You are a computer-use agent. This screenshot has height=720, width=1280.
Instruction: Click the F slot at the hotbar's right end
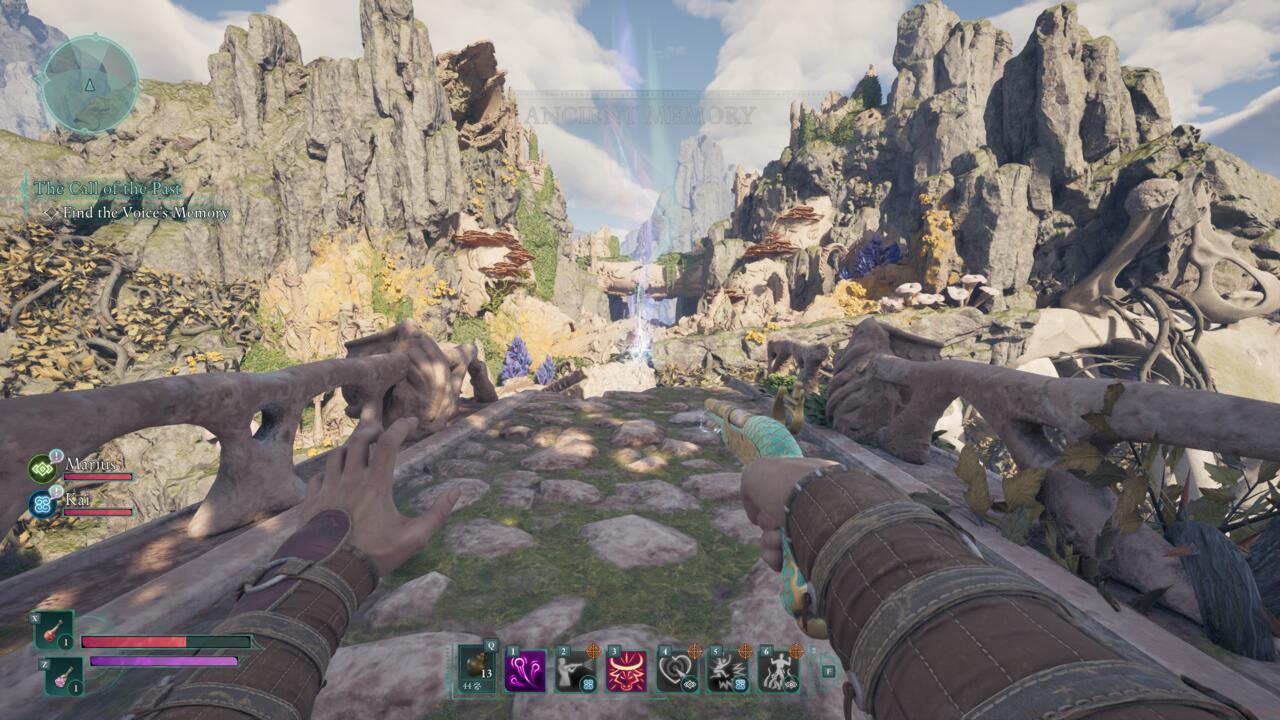pyautogui.click(x=829, y=670)
